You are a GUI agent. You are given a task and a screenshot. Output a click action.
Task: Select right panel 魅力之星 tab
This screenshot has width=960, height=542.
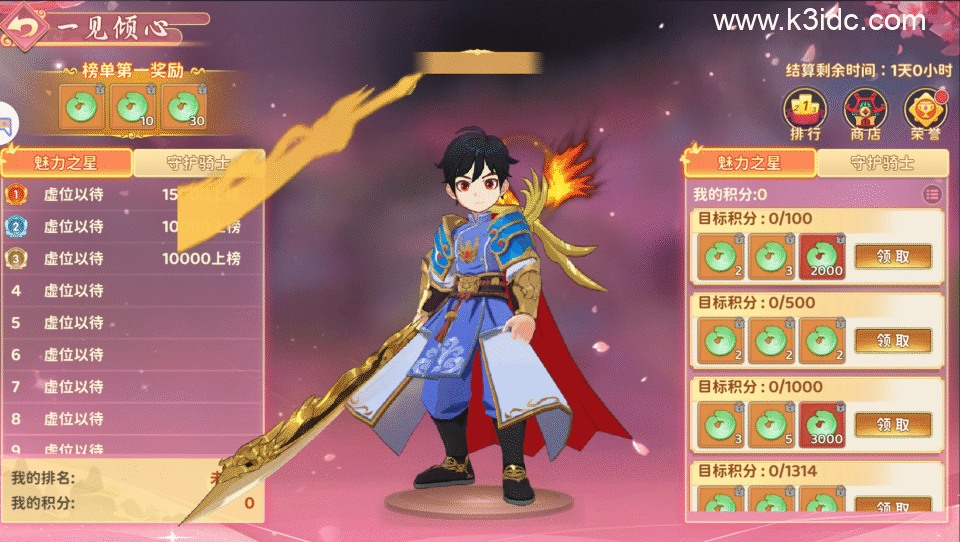click(x=750, y=162)
